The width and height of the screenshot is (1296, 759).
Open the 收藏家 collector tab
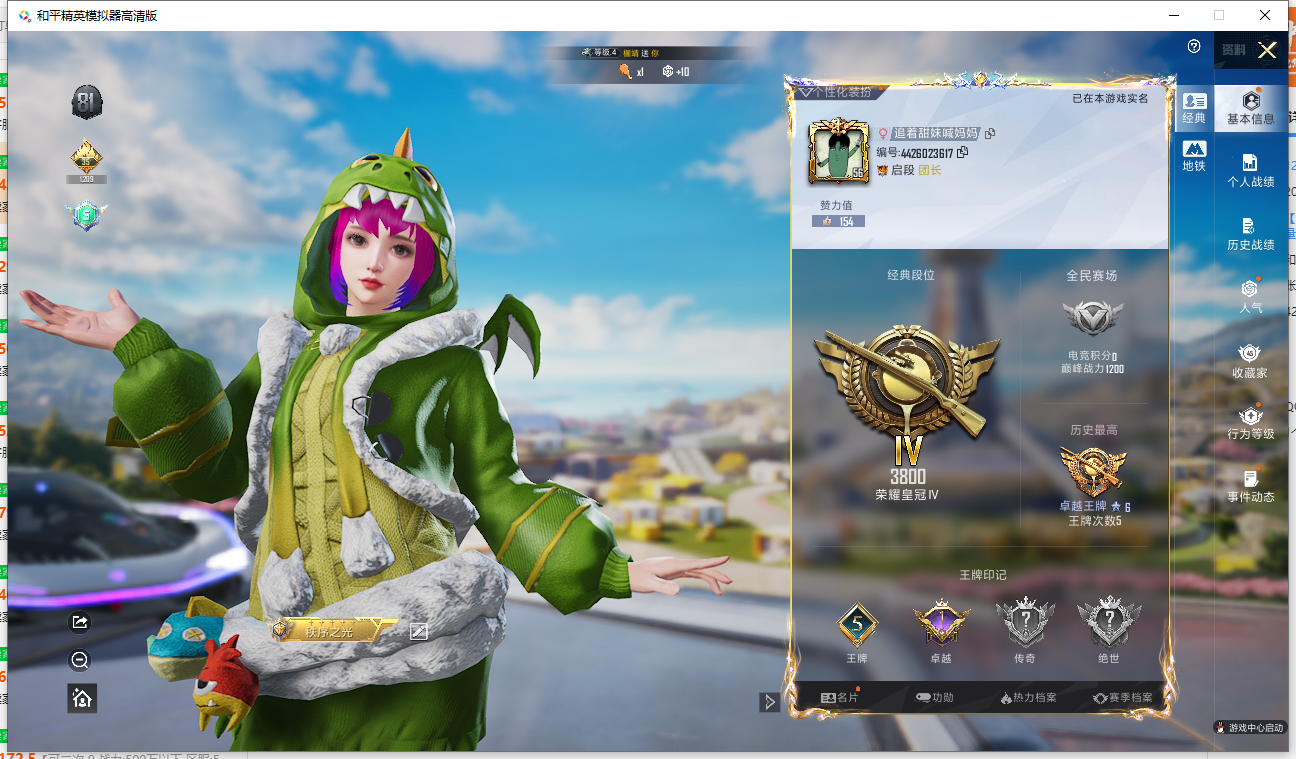point(1250,360)
